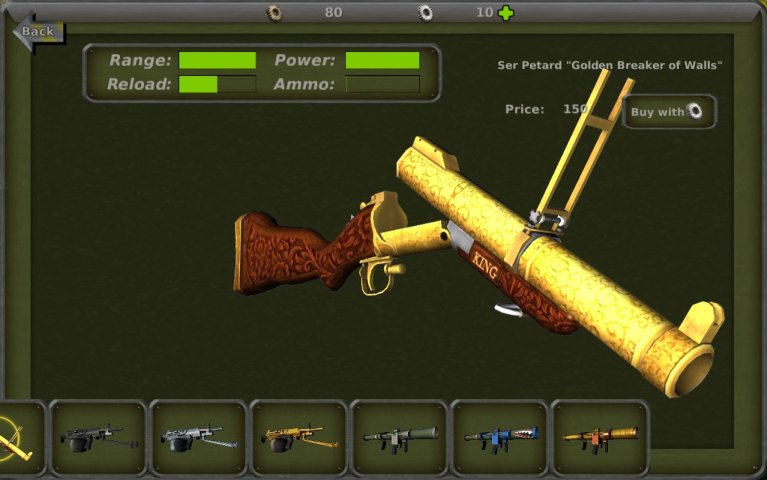This screenshot has height=480, width=767.
Task: Add more currency with the green plus
Action: pyautogui.click(x=507, y=13)
